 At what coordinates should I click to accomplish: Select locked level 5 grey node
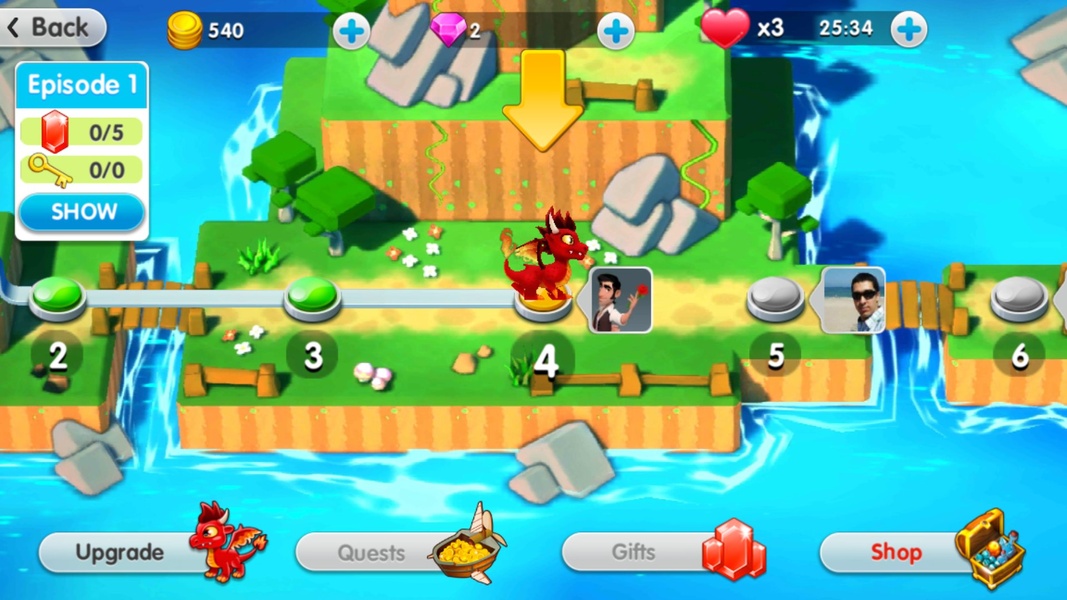pyautogui.click(x=775, y=297)
